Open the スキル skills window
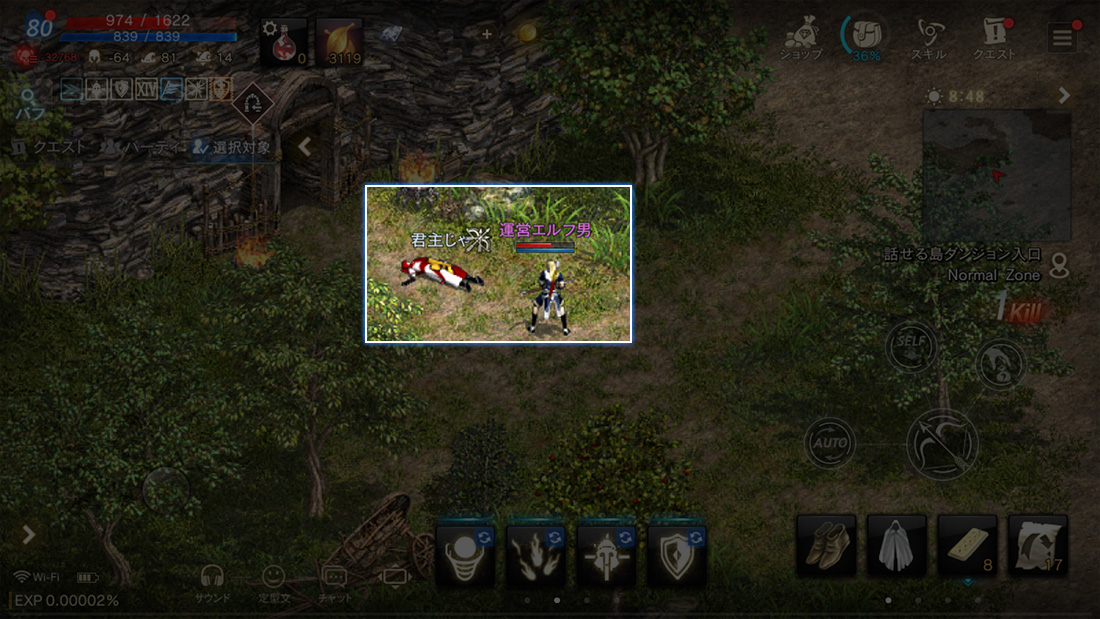The image size is (1100, 619). point(931,38)
